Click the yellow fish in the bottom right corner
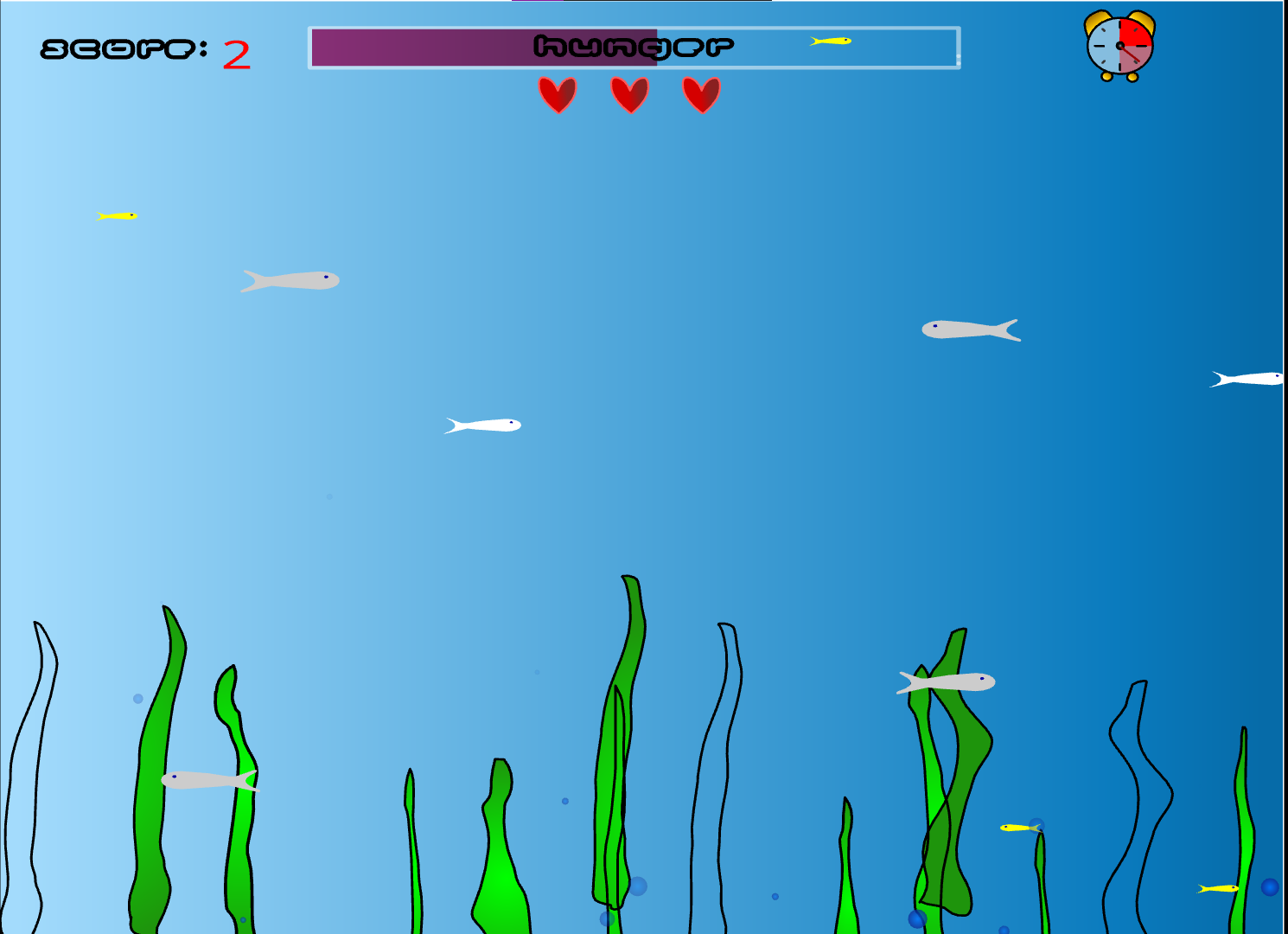The image size is (1288, 934). (x=1219, y=889)
